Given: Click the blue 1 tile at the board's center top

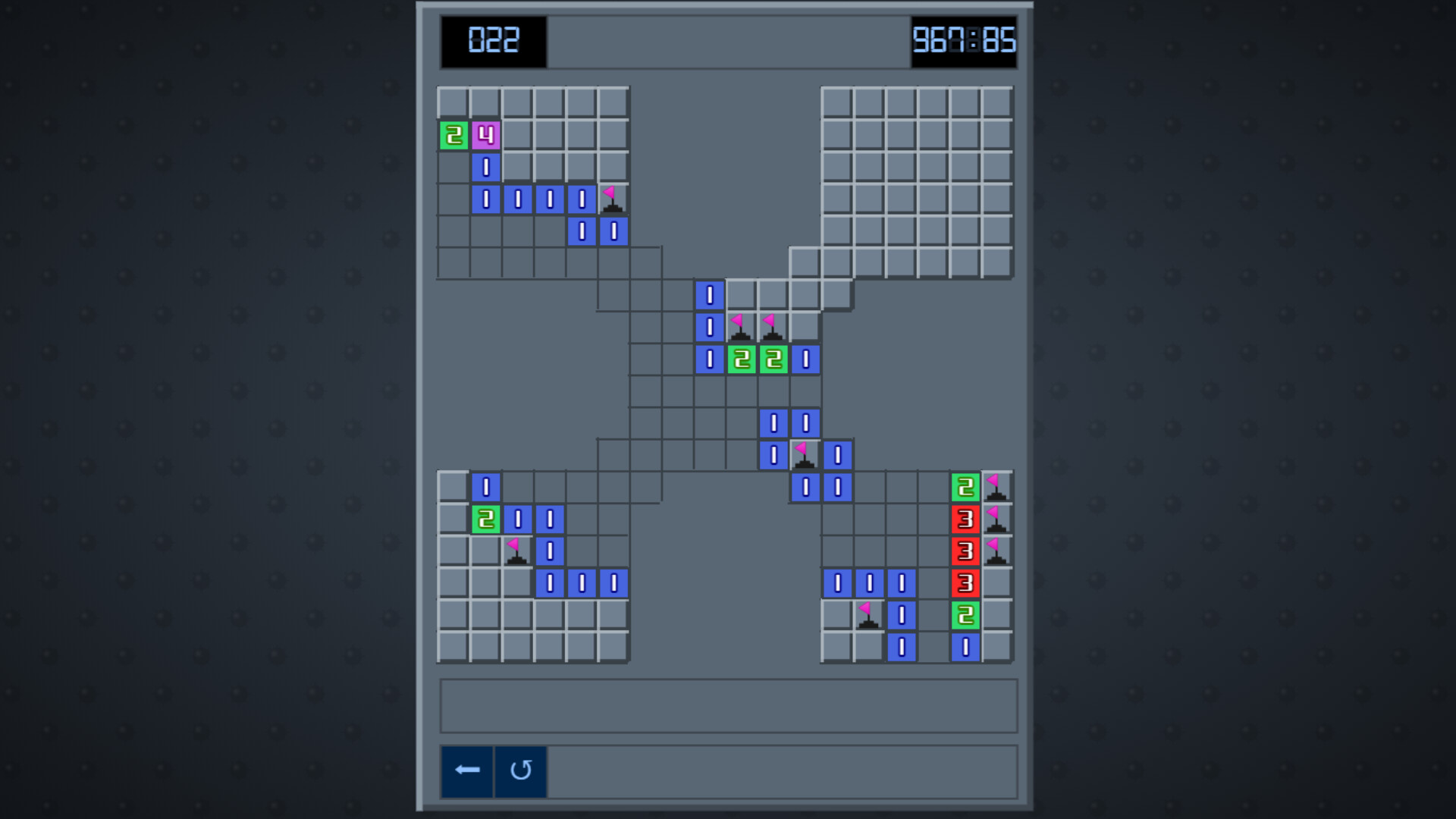Looking at the screenshot, I should 709,294.
